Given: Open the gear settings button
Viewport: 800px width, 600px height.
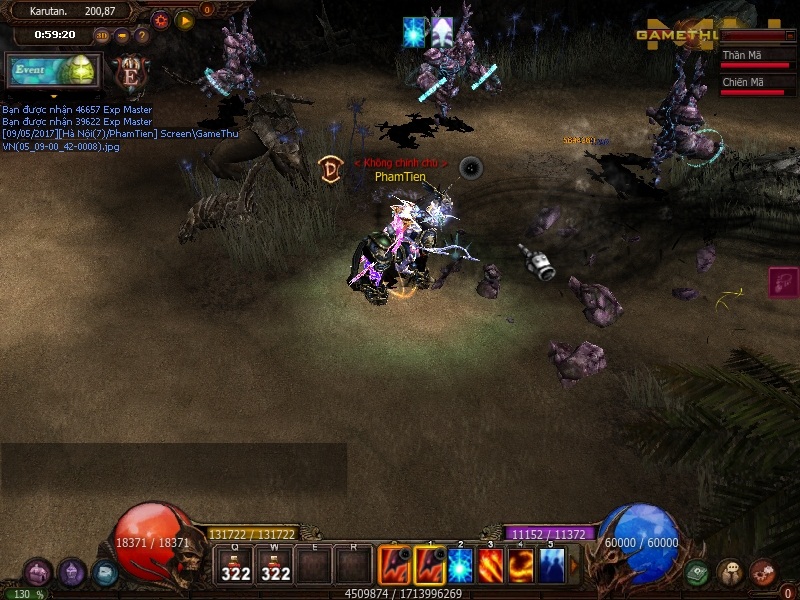Looking at the screenshot, I should coord(160,19).
